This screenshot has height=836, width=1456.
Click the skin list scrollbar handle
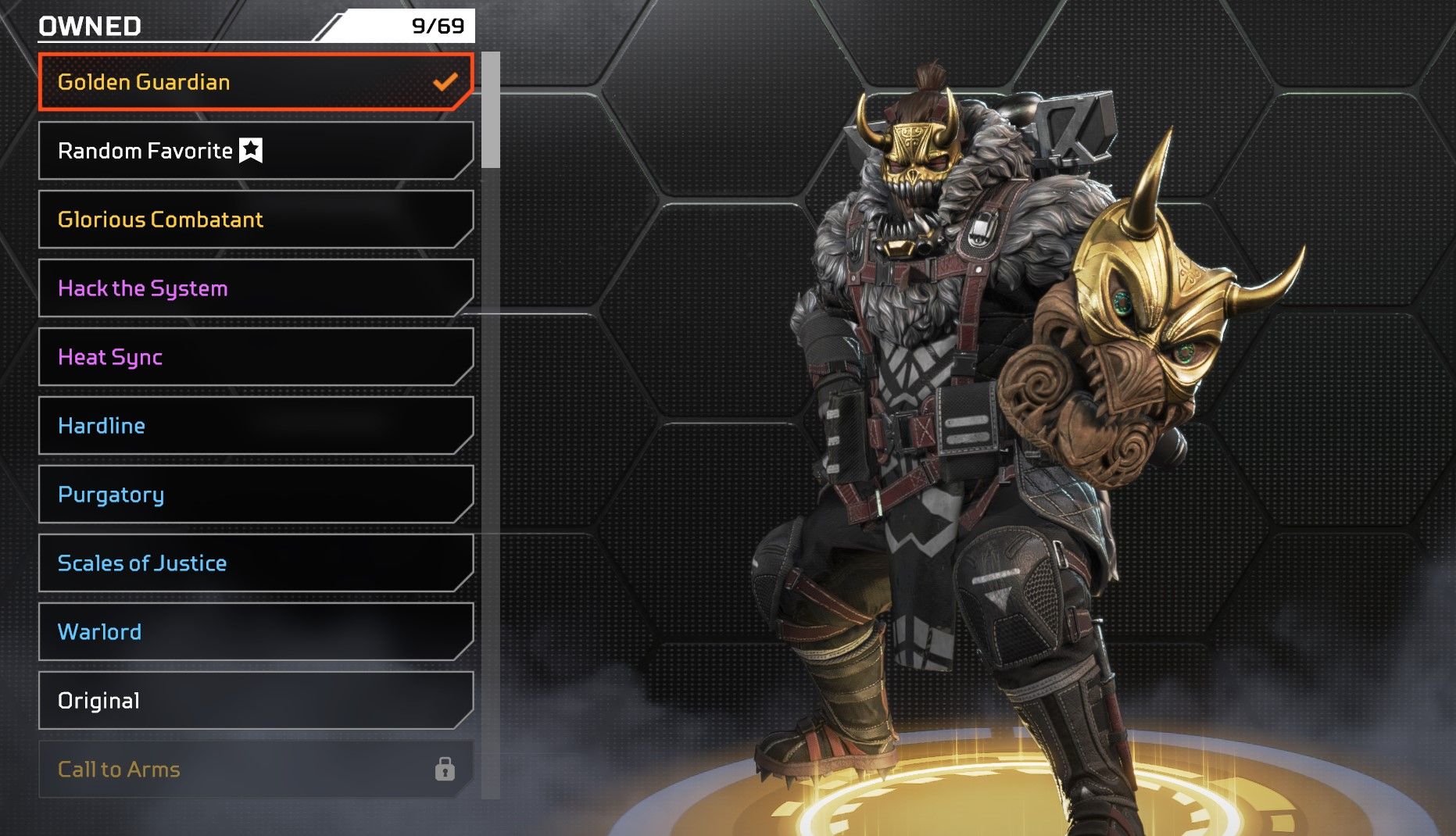coord(491,110)
